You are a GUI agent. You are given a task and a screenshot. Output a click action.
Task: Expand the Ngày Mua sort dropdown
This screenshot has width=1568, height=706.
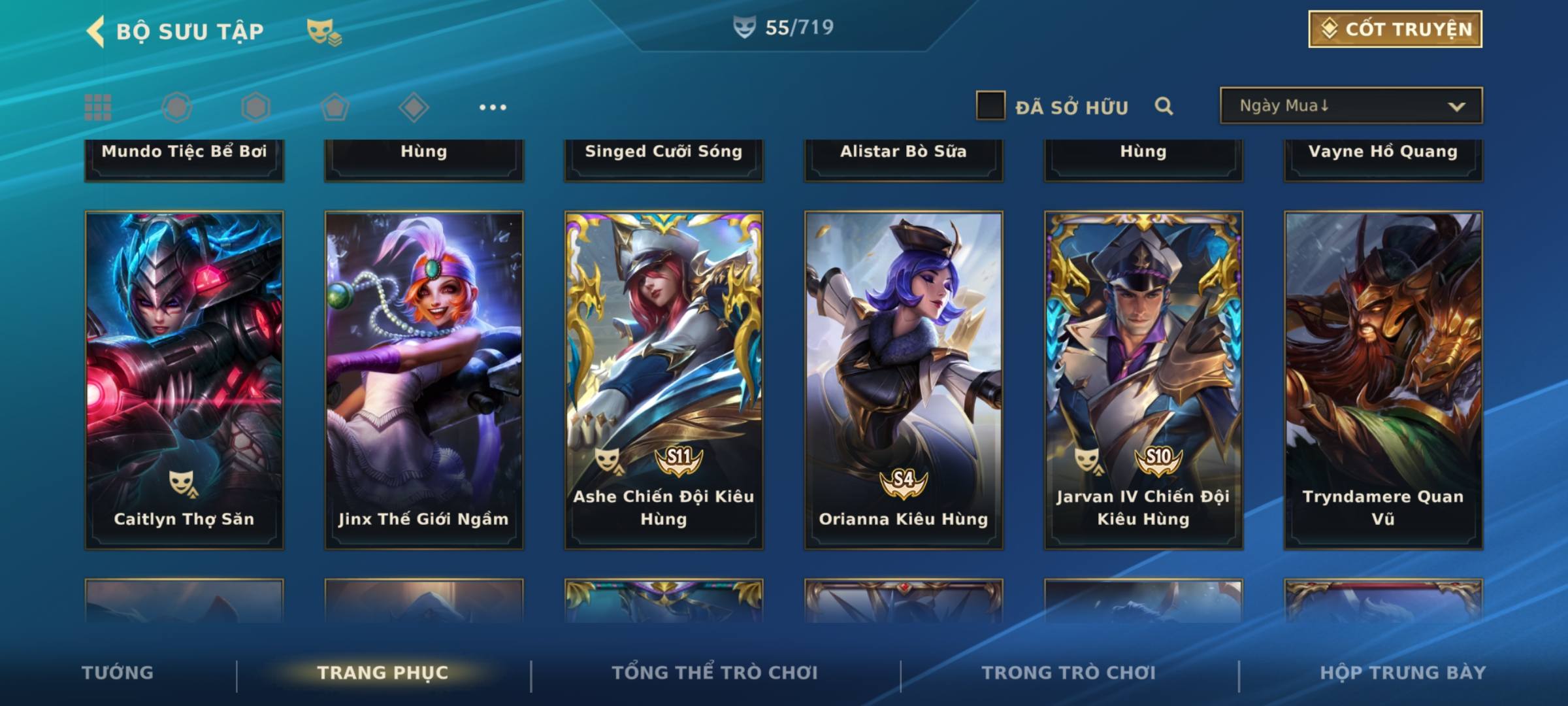(x=1350, y=106)
